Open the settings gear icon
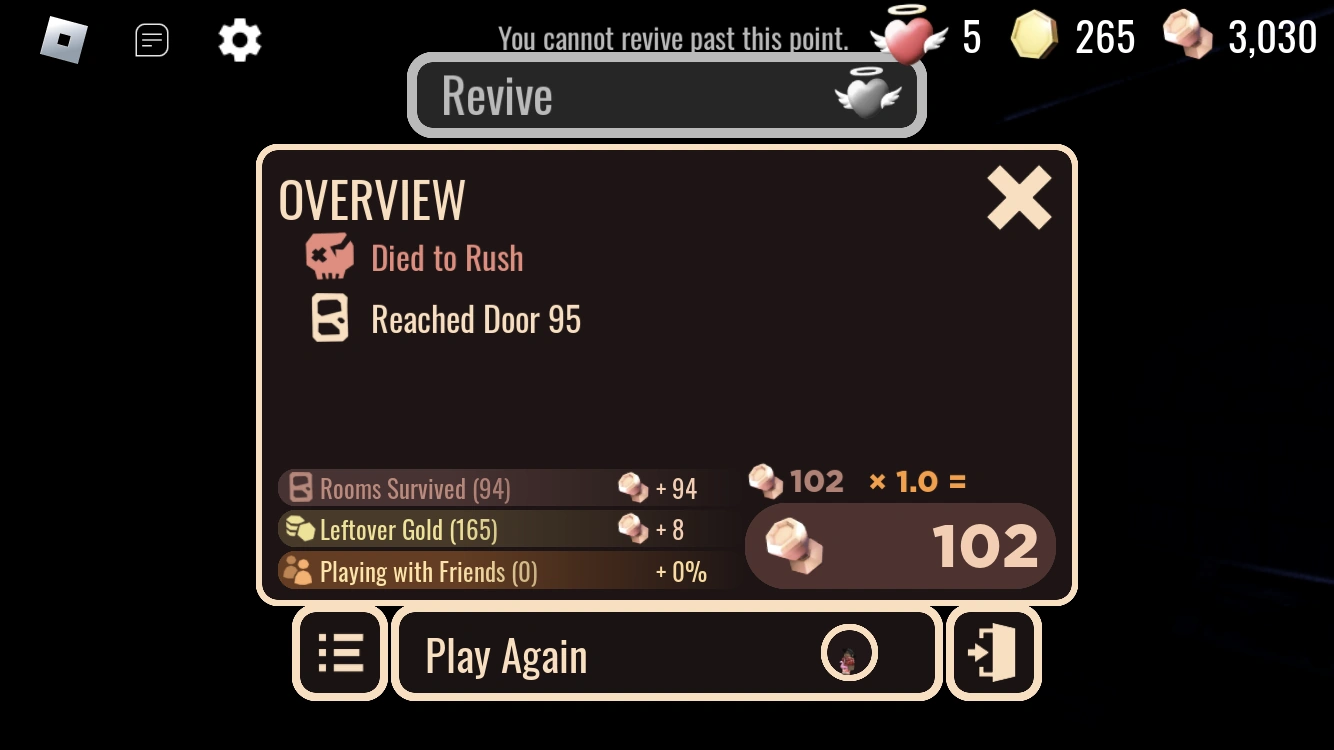Image resolution: width=1334 pixels, height=750 pixels. coord(239,40)
